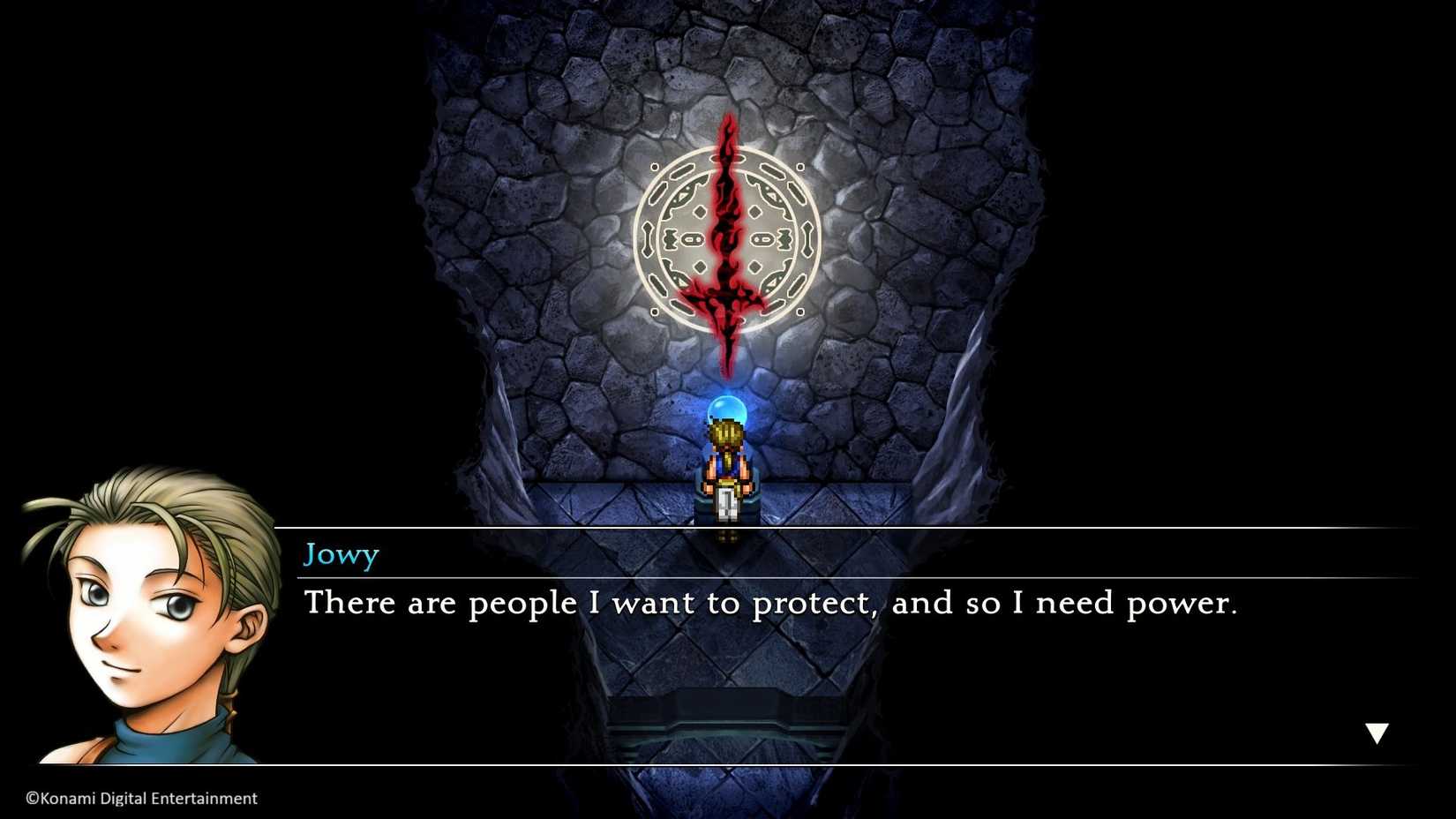Toggle the speaker name display
The width and height of the screenshot is (1456, 819).
[x=341, y=554]
